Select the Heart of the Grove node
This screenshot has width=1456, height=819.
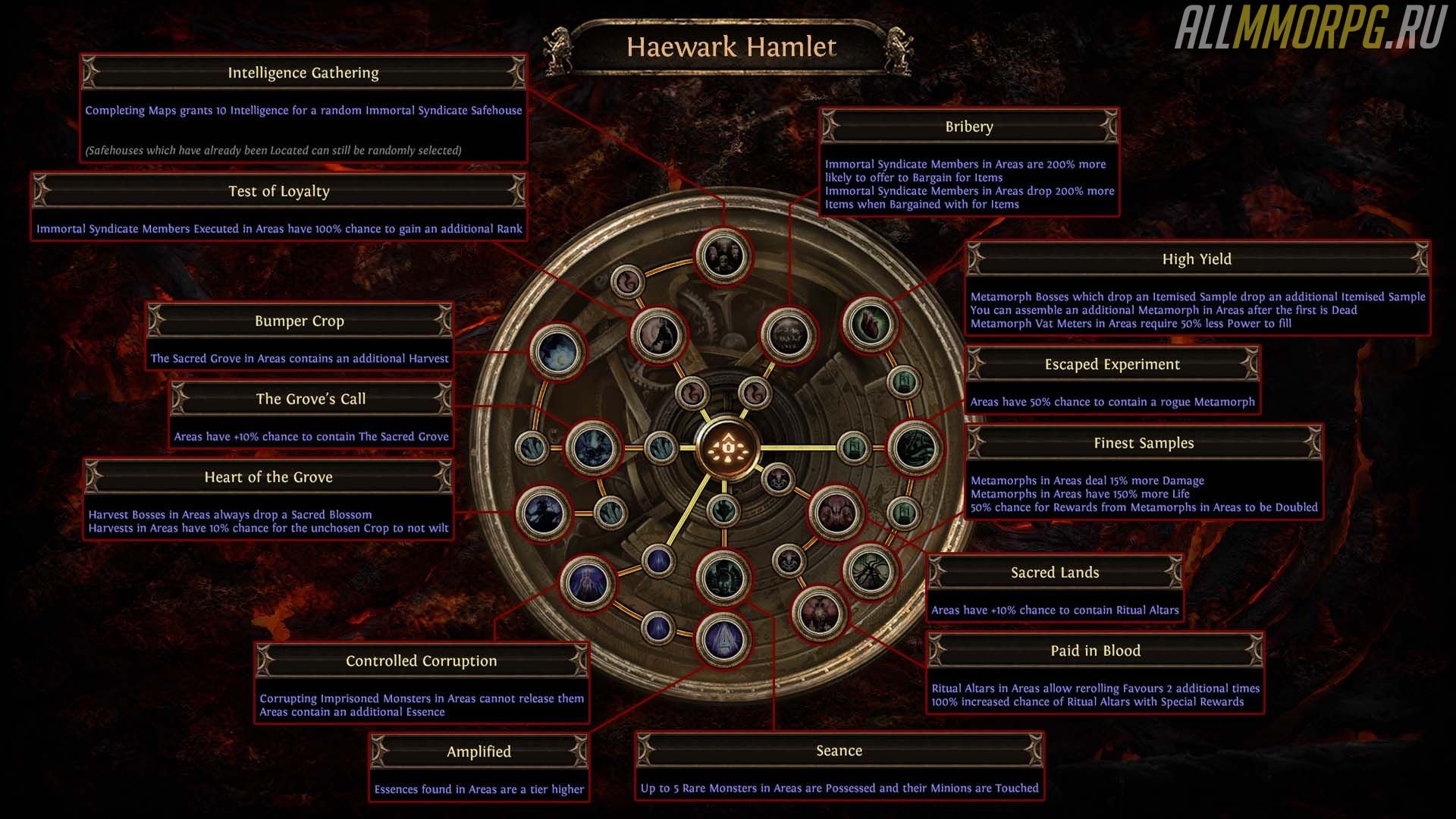pyautogui.click(x=543, y=513)
